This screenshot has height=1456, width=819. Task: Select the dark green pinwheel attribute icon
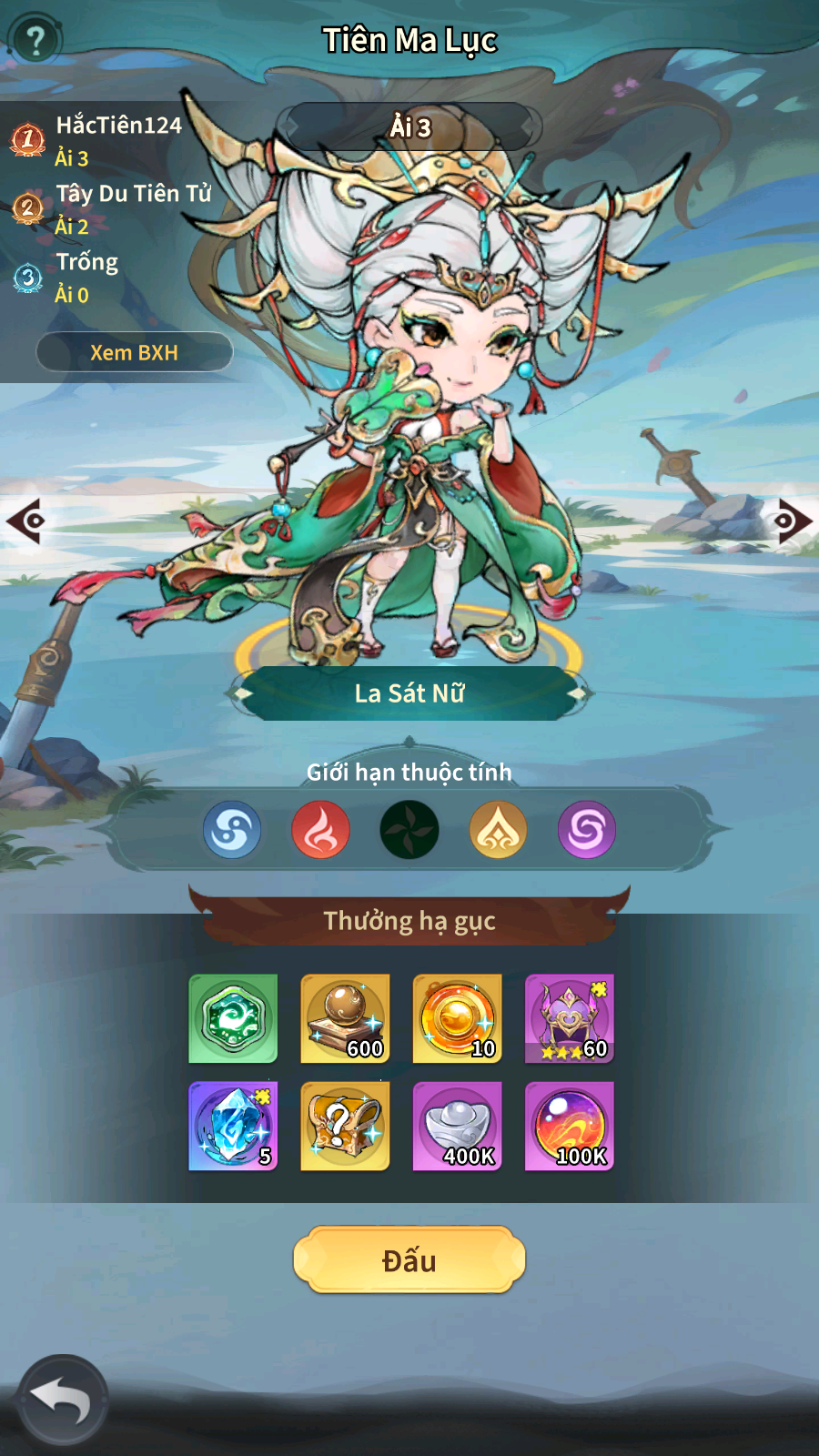(x=409, y=830)
